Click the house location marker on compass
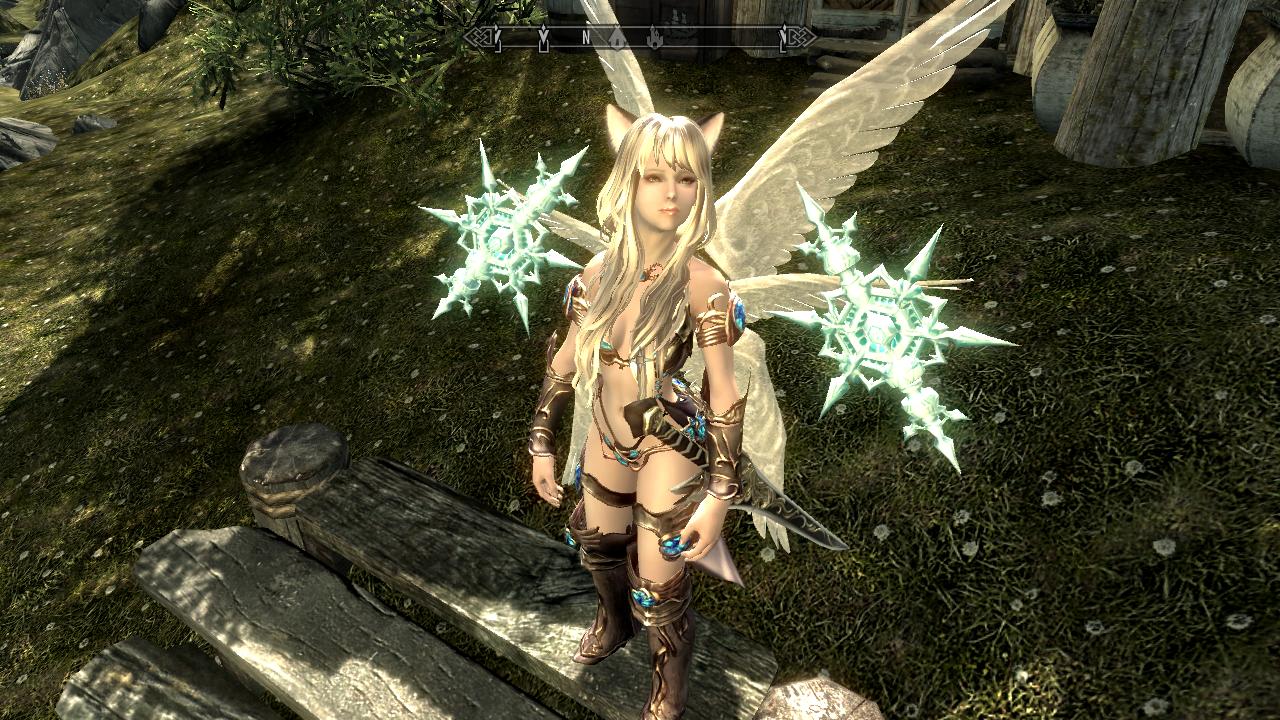 pyautogui.click(x=618, y=39)
